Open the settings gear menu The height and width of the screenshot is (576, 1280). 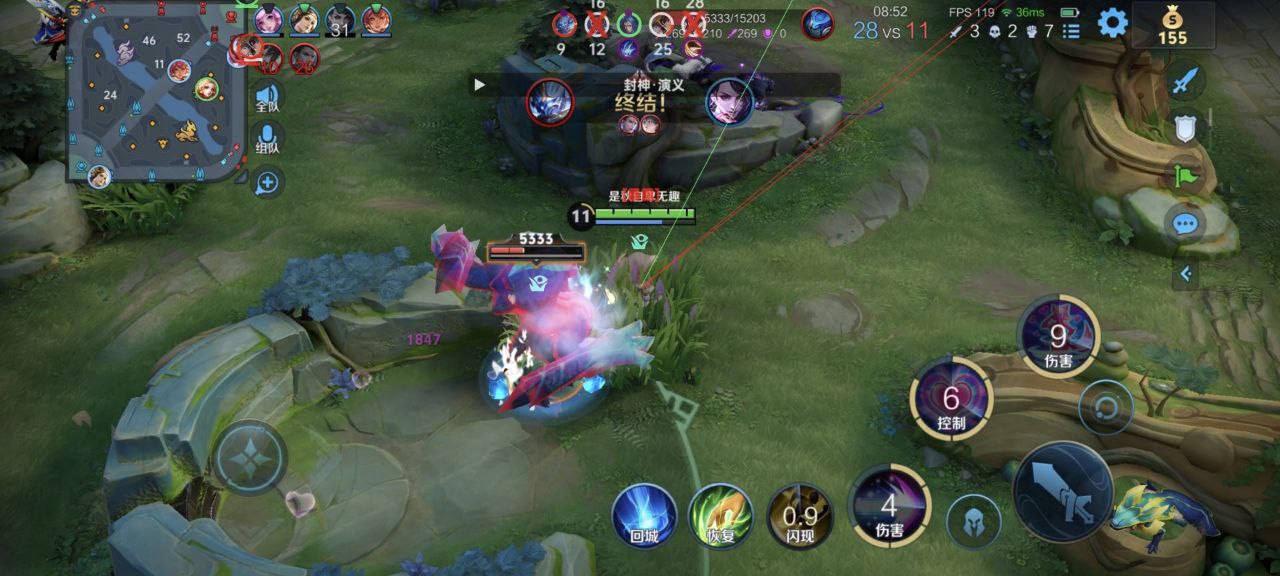coord(1112,22)
